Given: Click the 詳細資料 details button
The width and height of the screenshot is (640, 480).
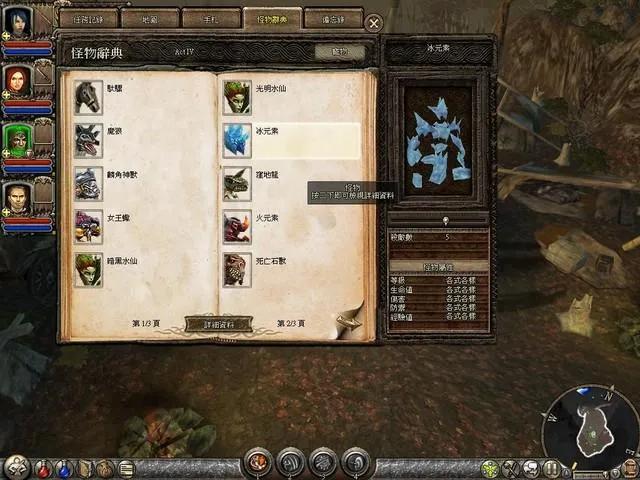Looking at the screenshot, I should [x=219, y=324].
